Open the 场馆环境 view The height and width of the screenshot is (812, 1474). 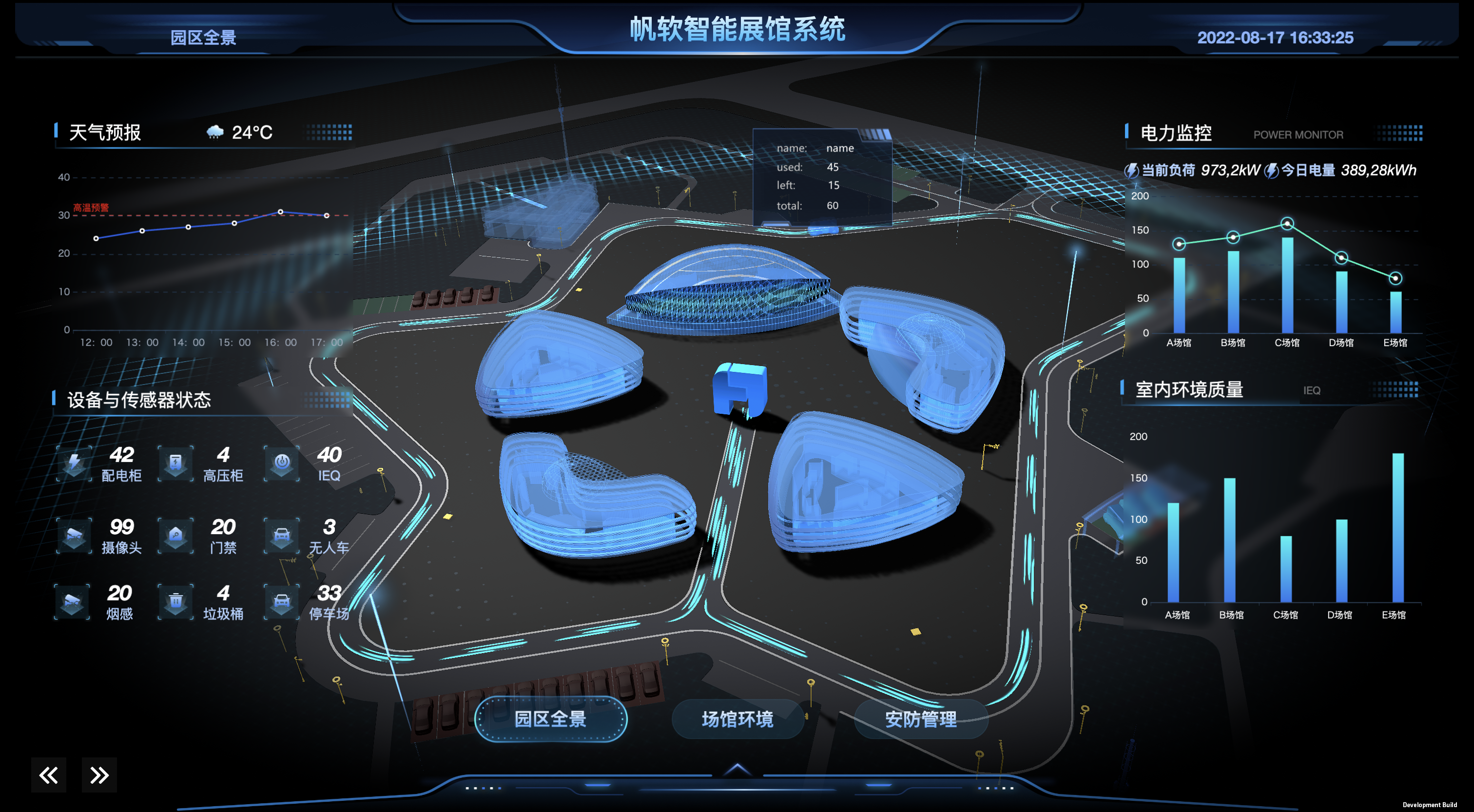737,719
